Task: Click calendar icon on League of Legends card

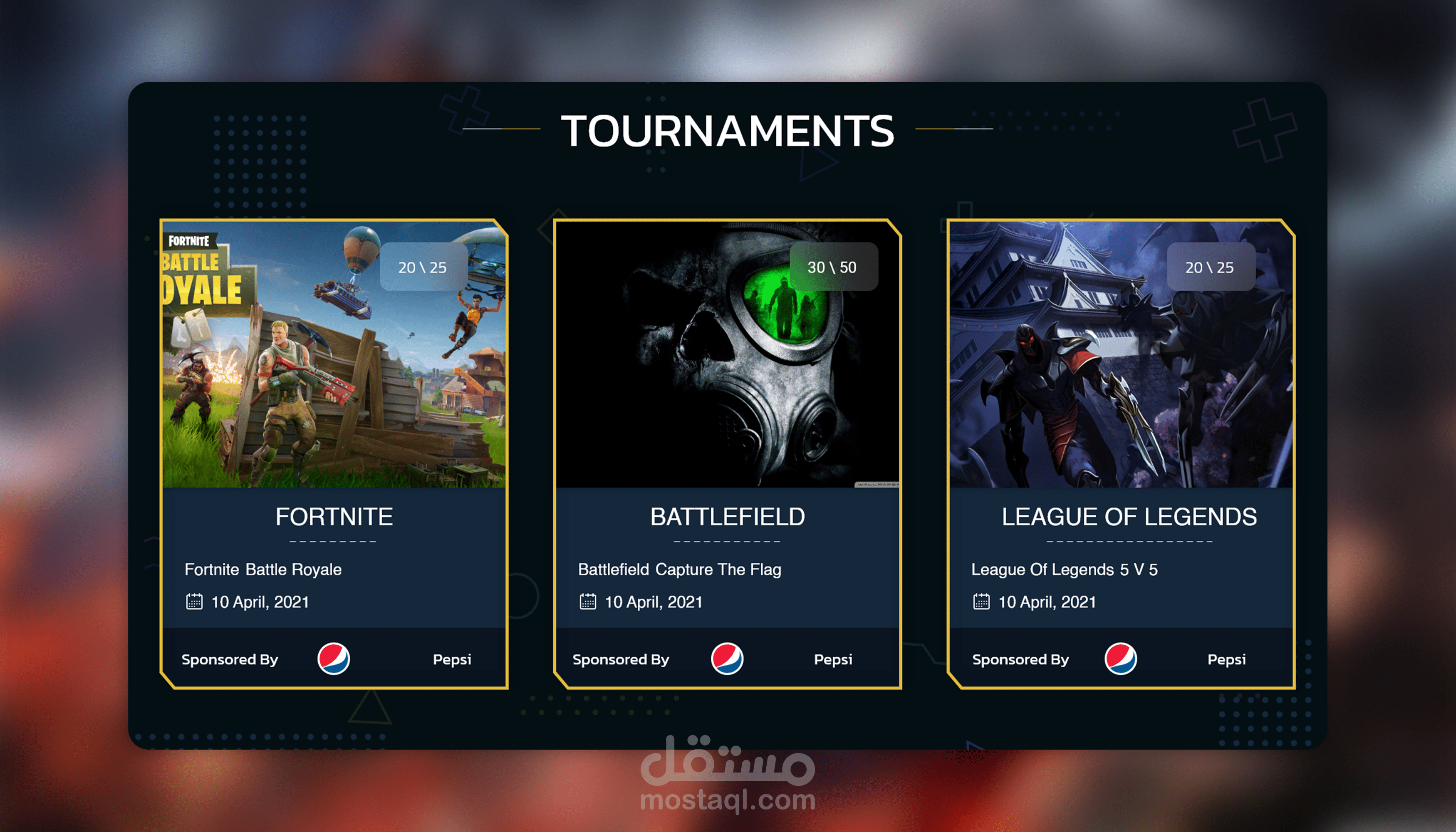Action: point(981,602)
